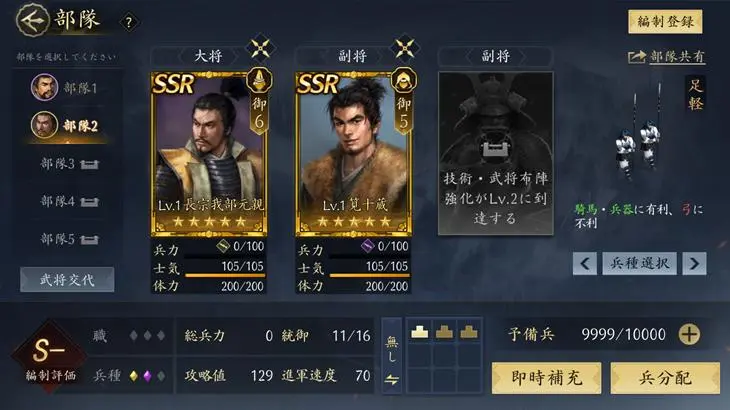The width and height of the screenshot is (730, 410).
Task: Switch to 部隊2 squad
Action: pos(68,125)
